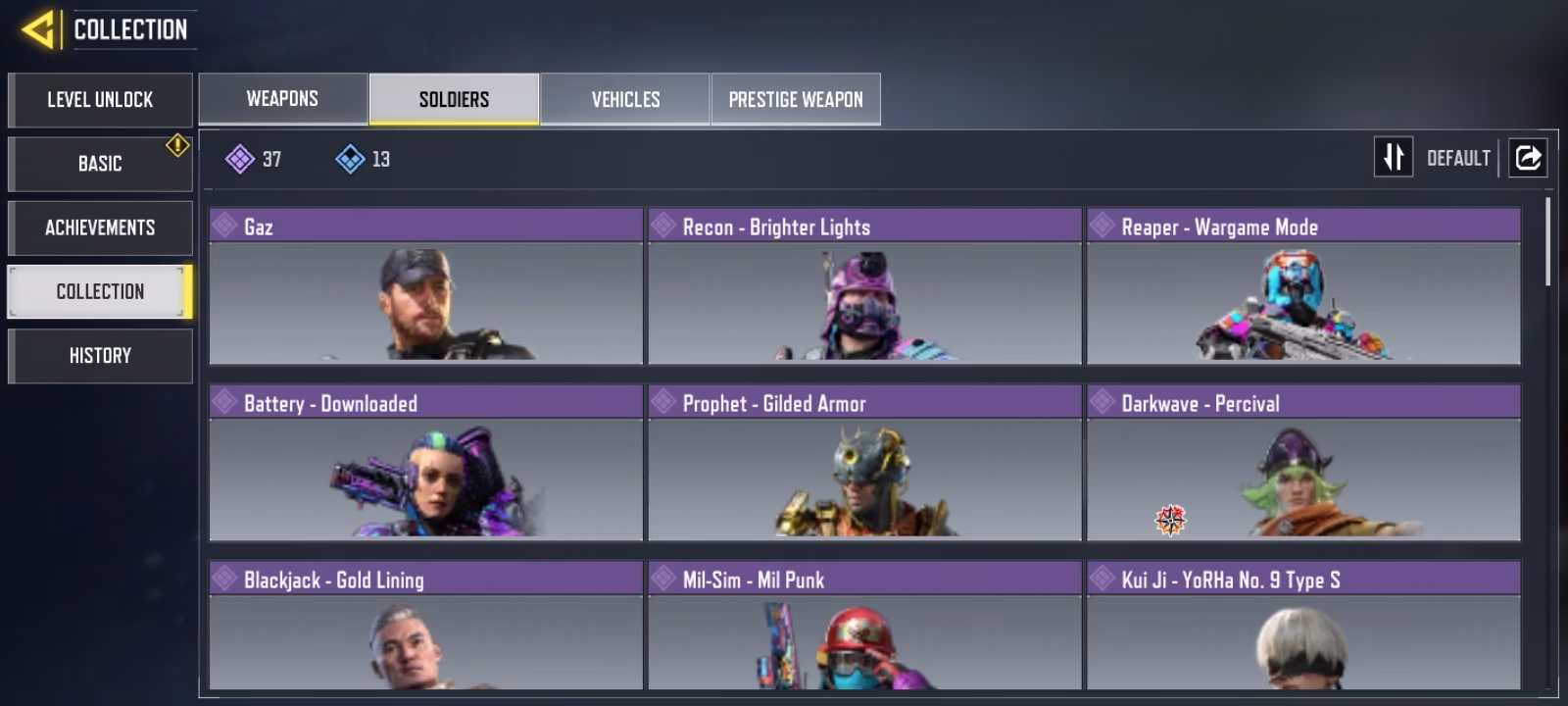The image size is (1568, 706).
Task: Select Prophet - Gilded Armor card
Action: point(864,463)
